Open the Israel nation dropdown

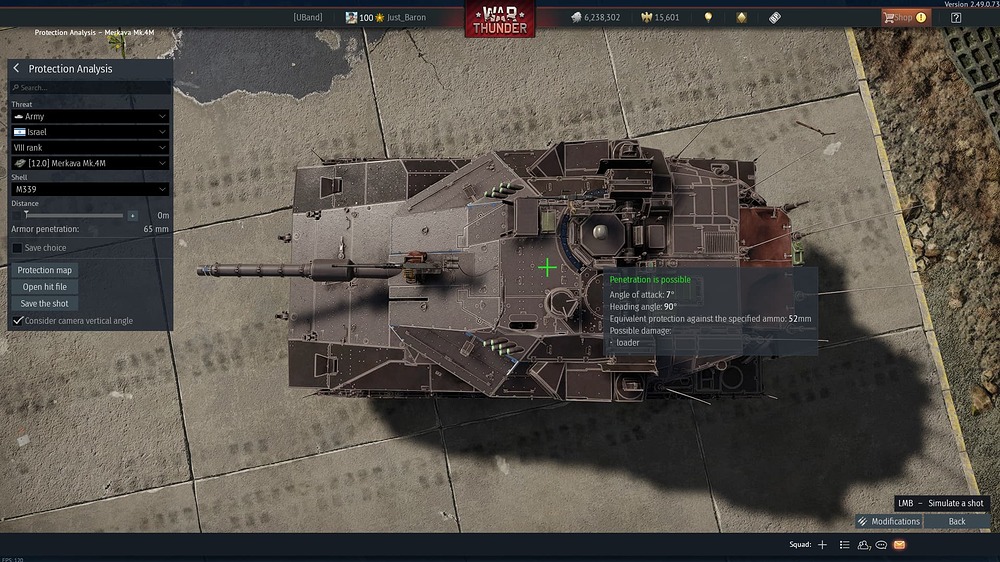(x=90, y=132)
